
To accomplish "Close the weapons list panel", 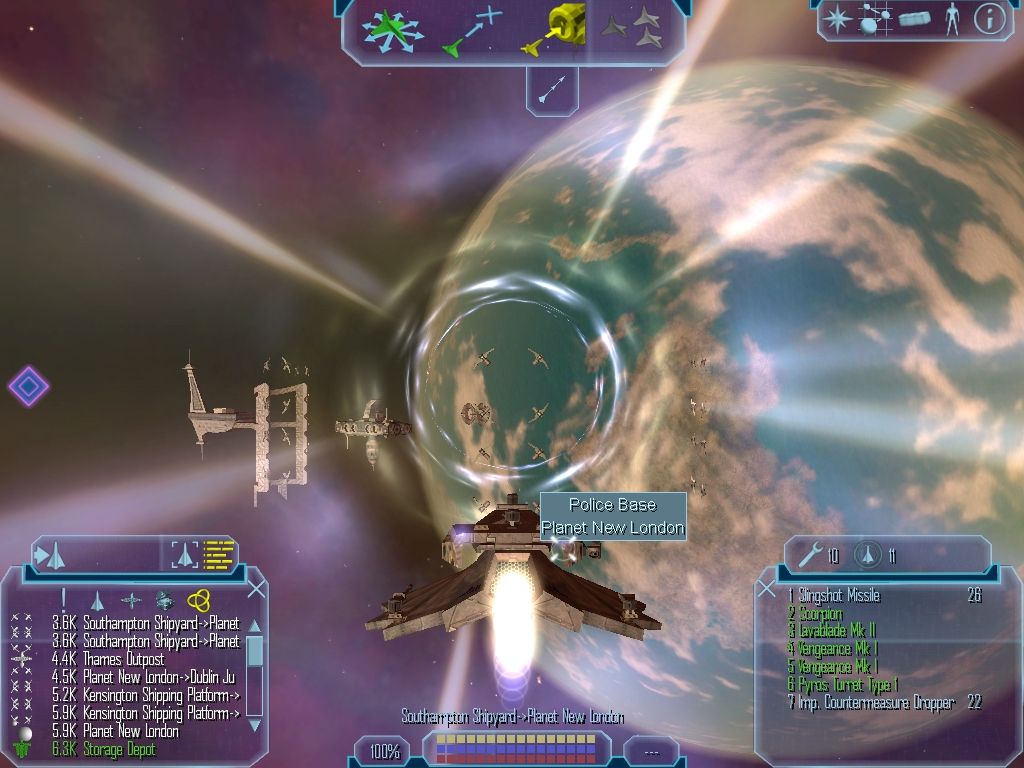I will click(x=767, y=588).
